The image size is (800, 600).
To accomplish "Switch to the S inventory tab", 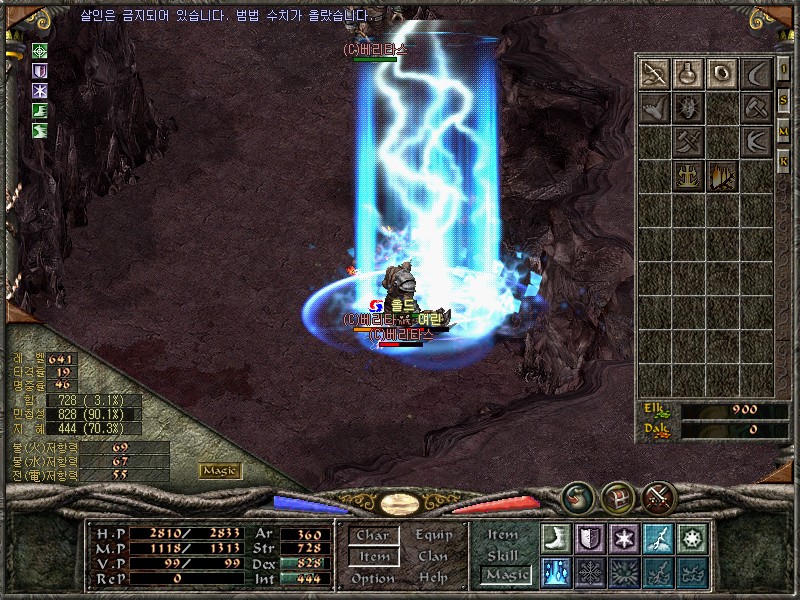I will (784, 102).
